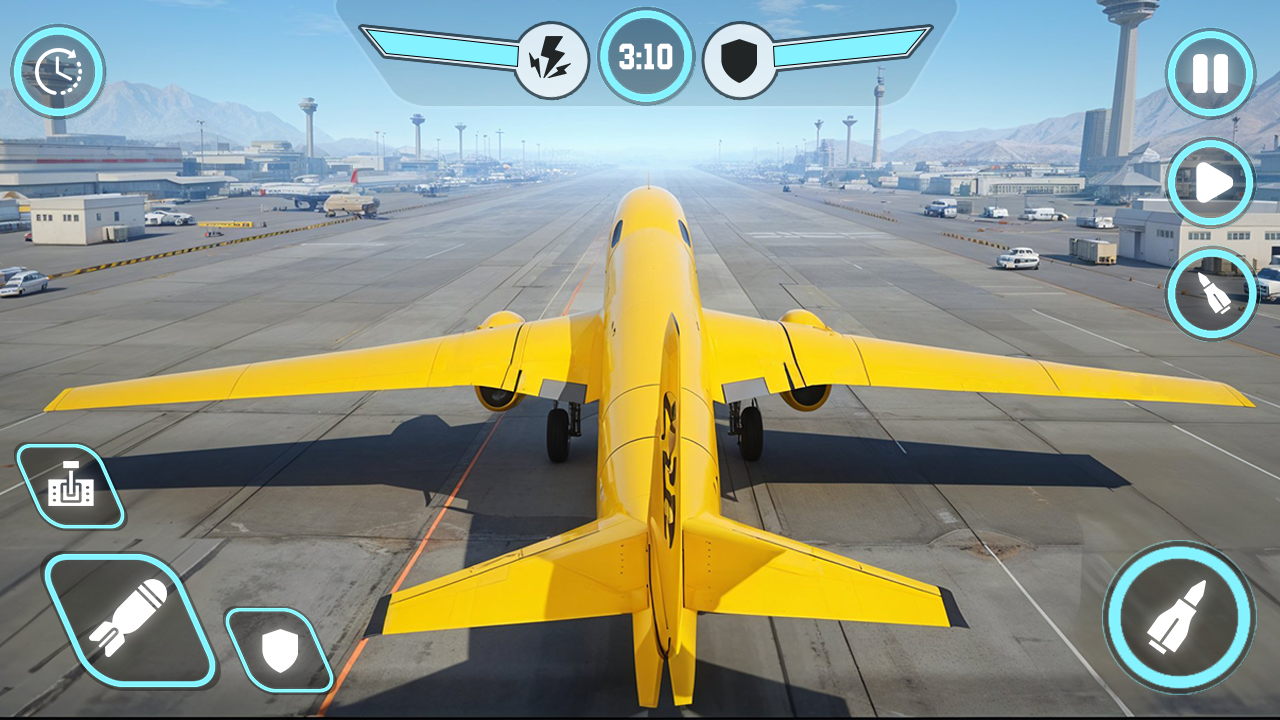Tap the 3:10 countdown timer display
This screenshot has width=1280, height=720.
[646, 57]
